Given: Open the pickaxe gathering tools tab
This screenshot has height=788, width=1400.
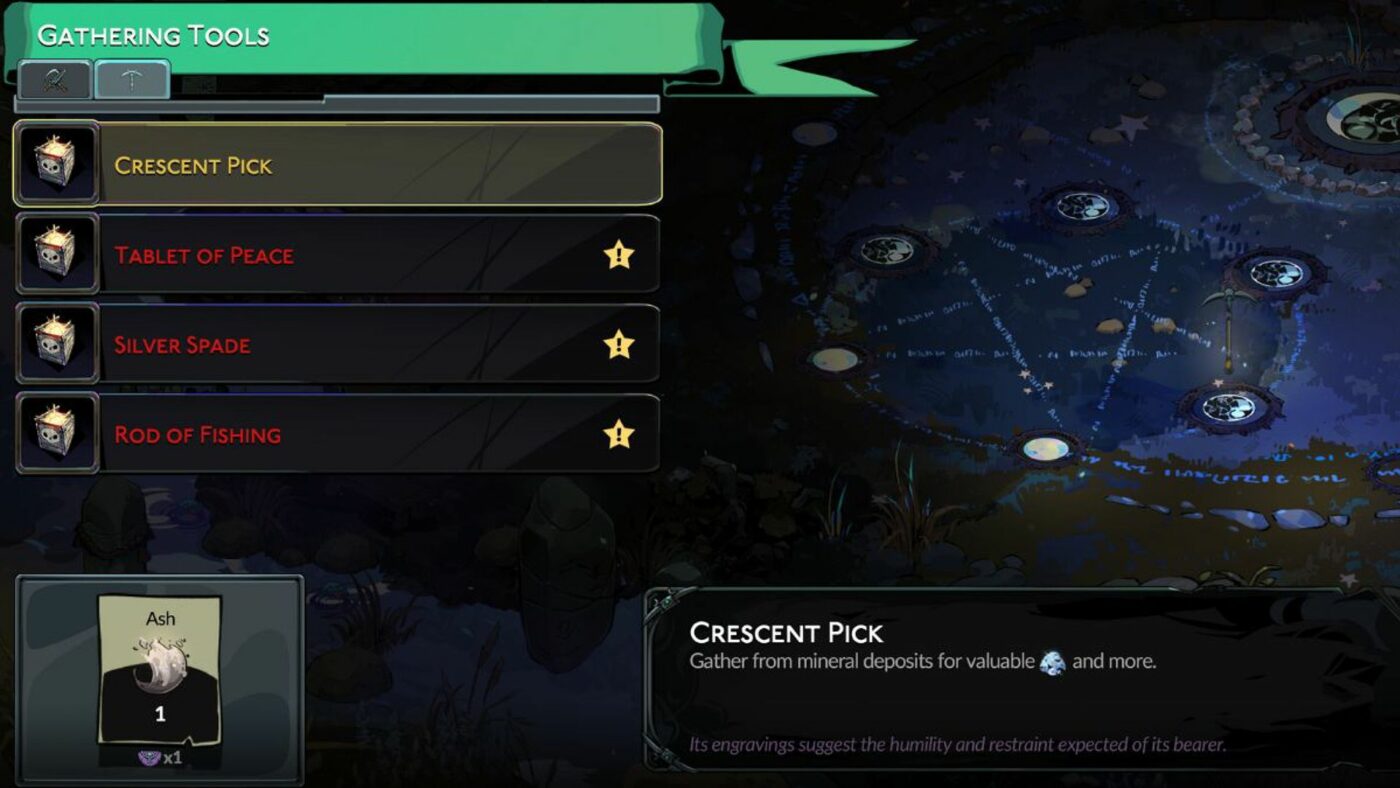Looking at the screenshot, I should coord(132,80).
